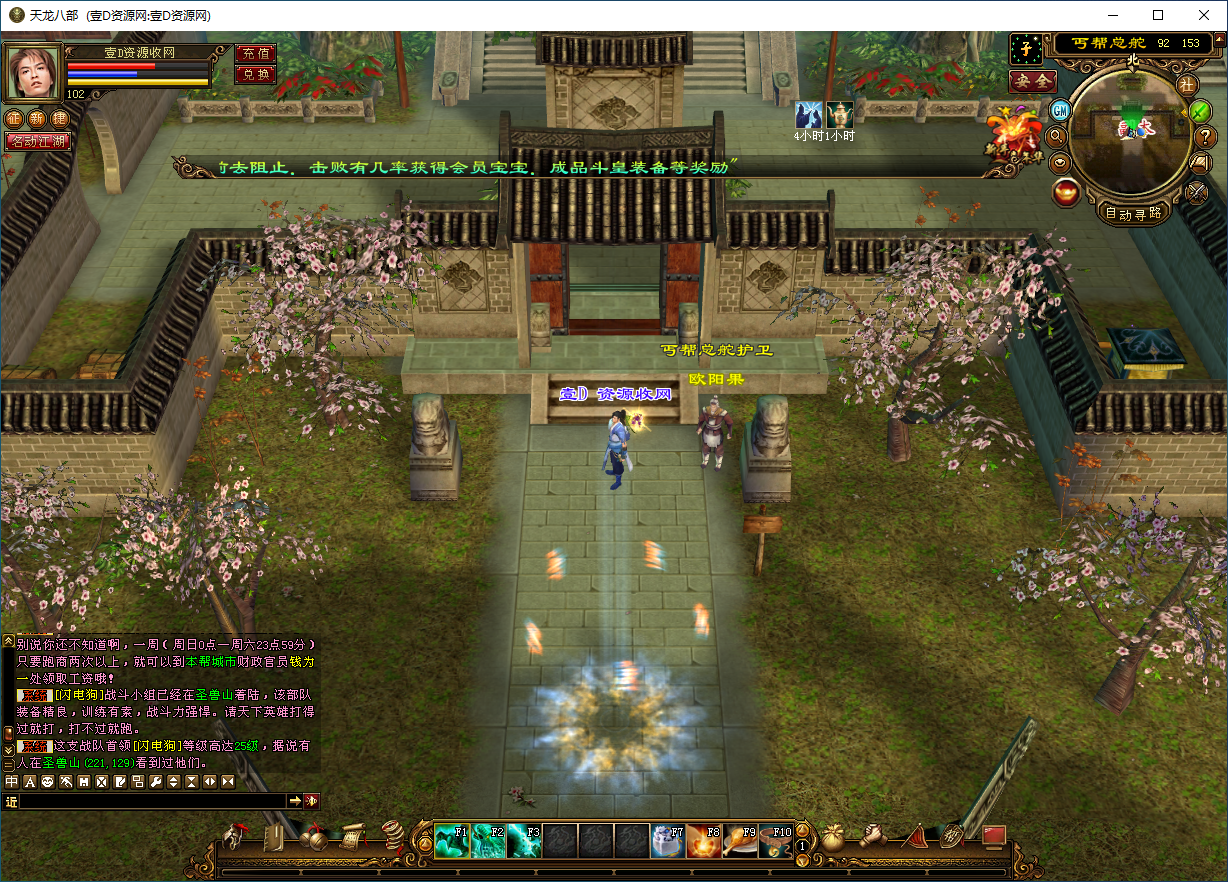Open the 社 social button near minimap
Screen dimensions: 1228x882
(1187, 84)
